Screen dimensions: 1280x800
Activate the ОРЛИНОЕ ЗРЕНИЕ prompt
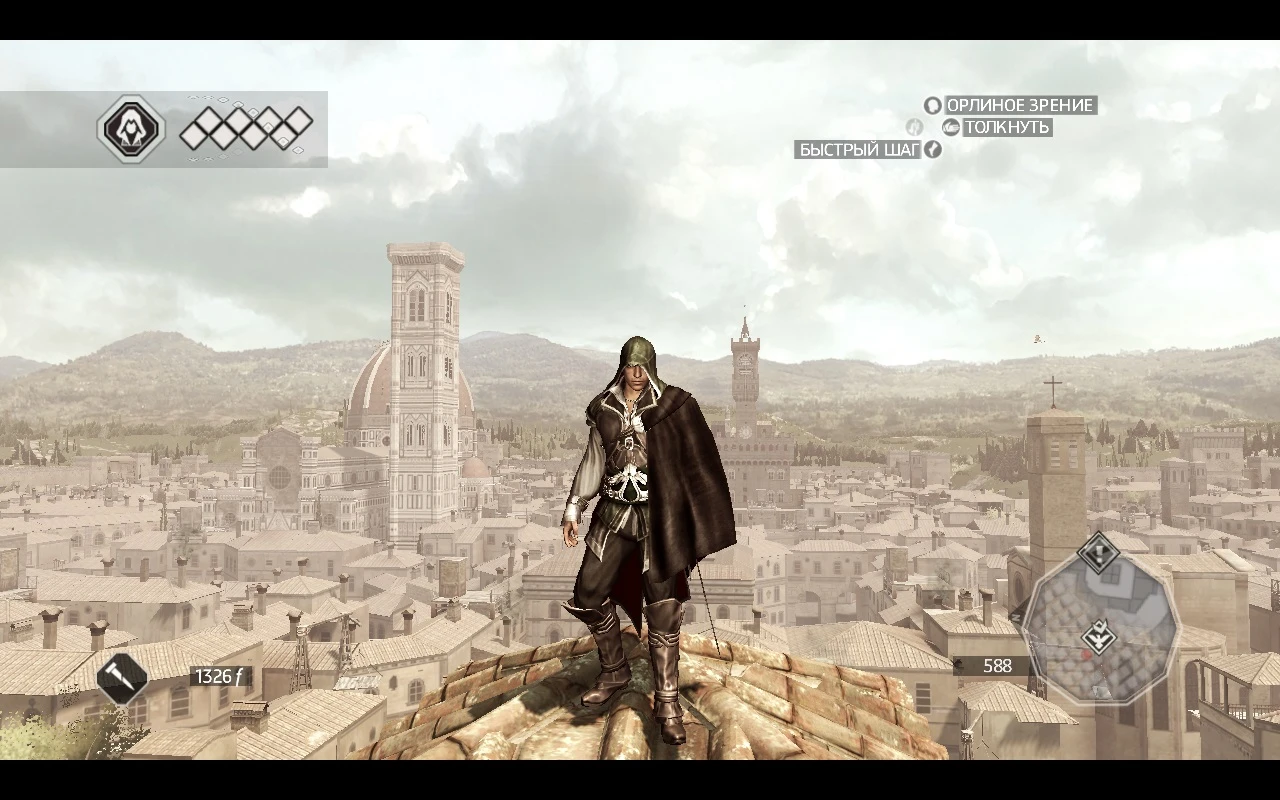click(x=1020, y=105)
